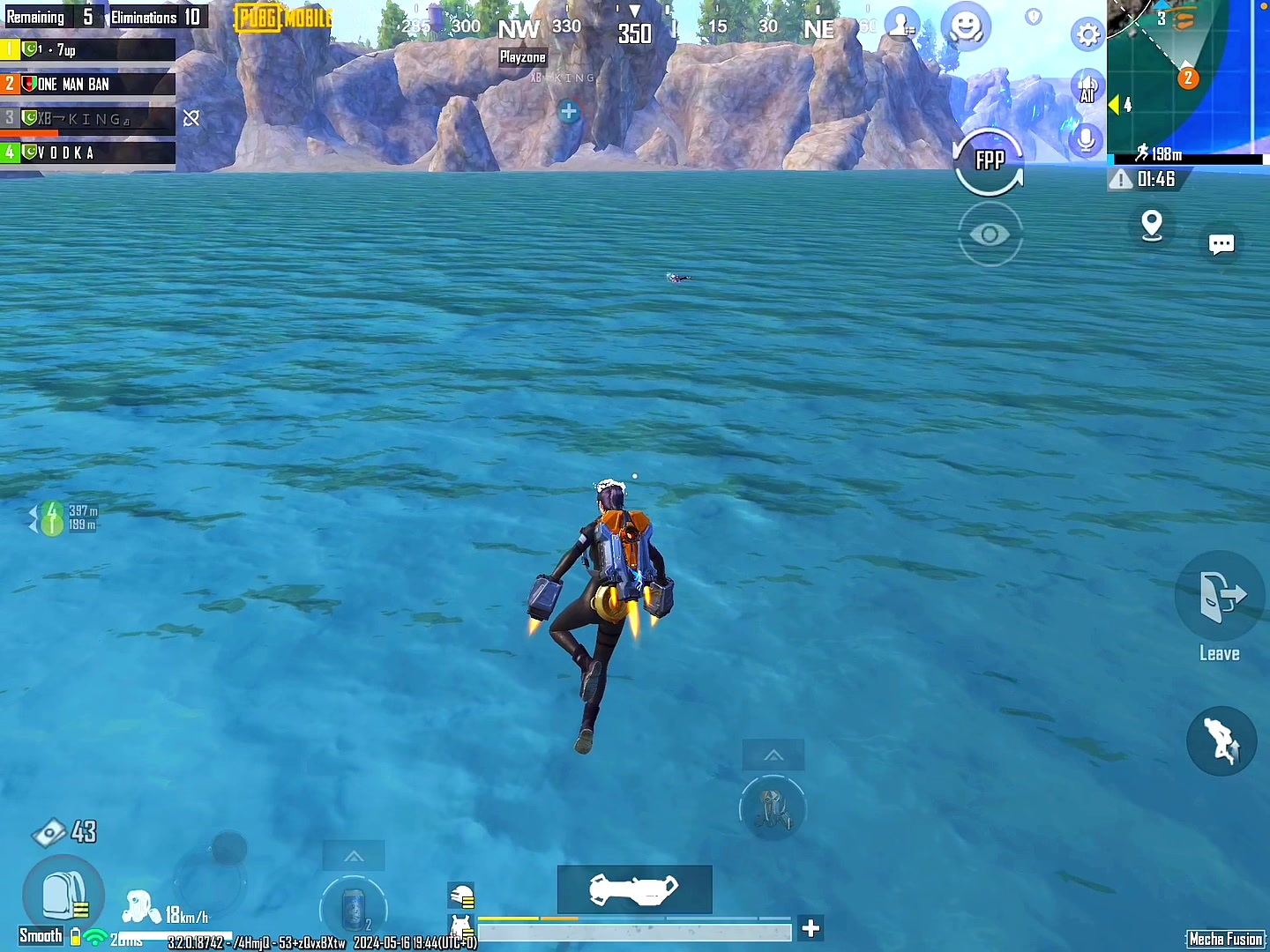Switch camera with the FPP button

coord(990,161)
